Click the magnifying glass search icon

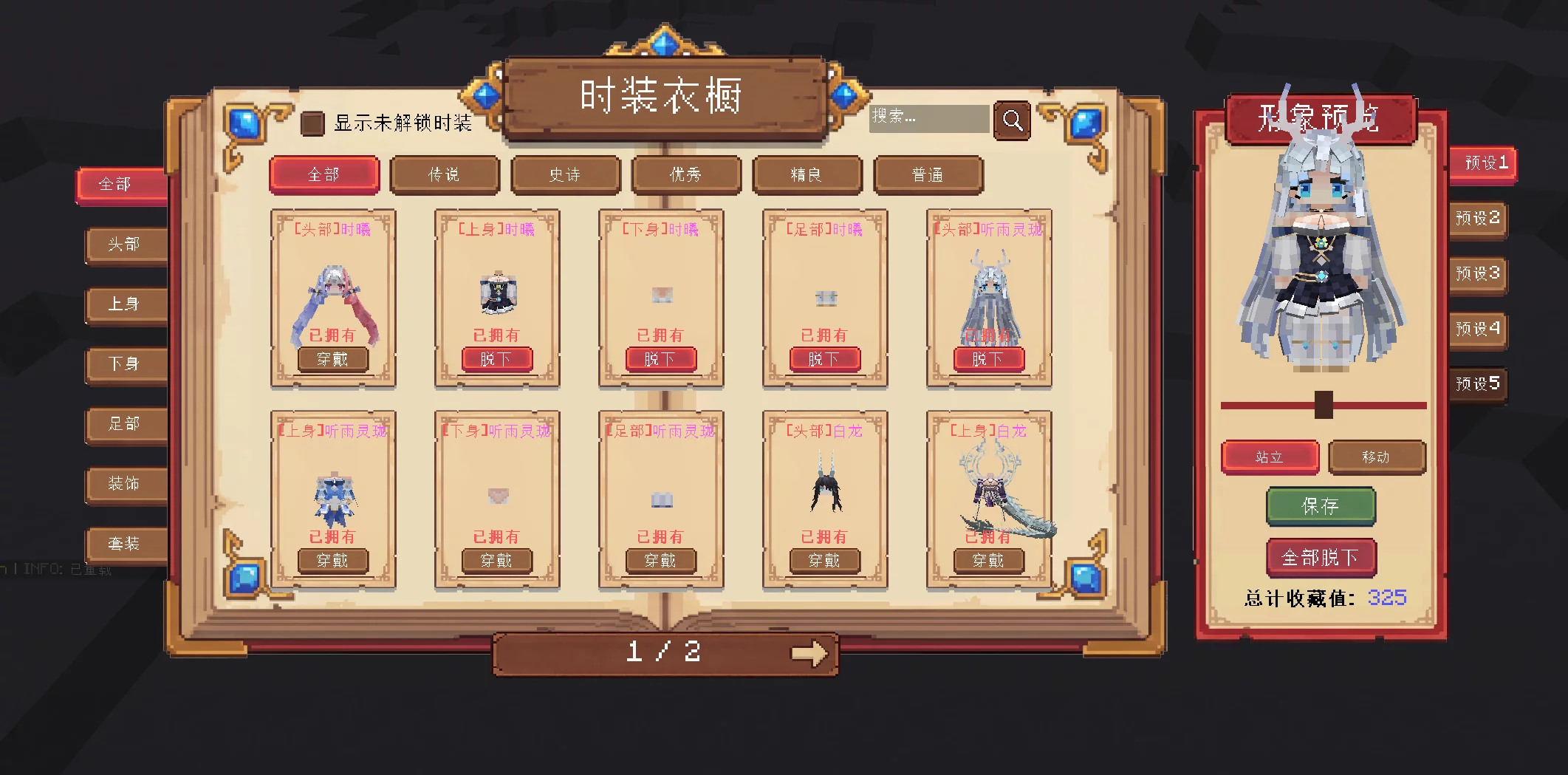1013,120
